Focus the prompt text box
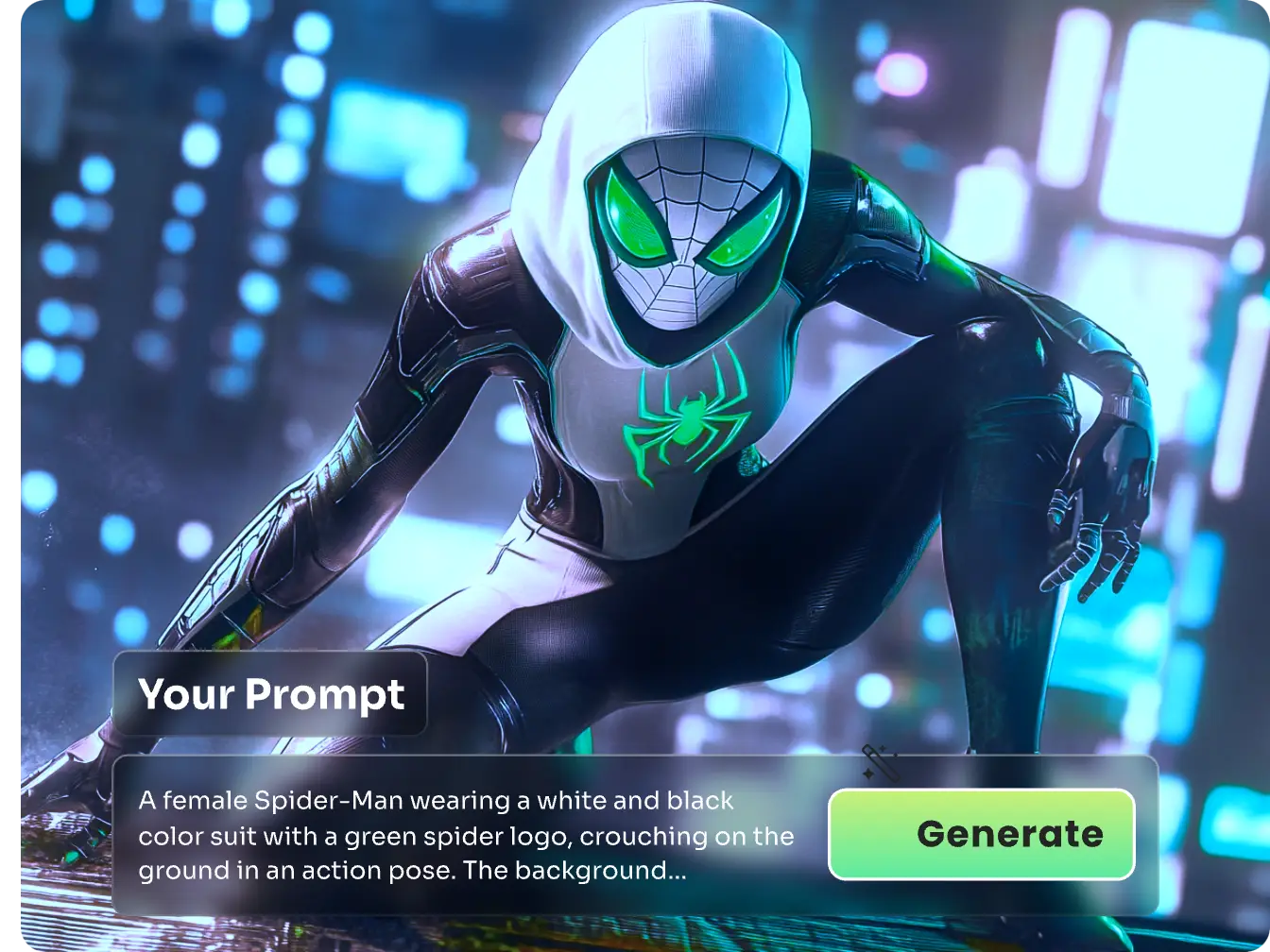This screenshot has height=952, width=1270. click(465, 835)
